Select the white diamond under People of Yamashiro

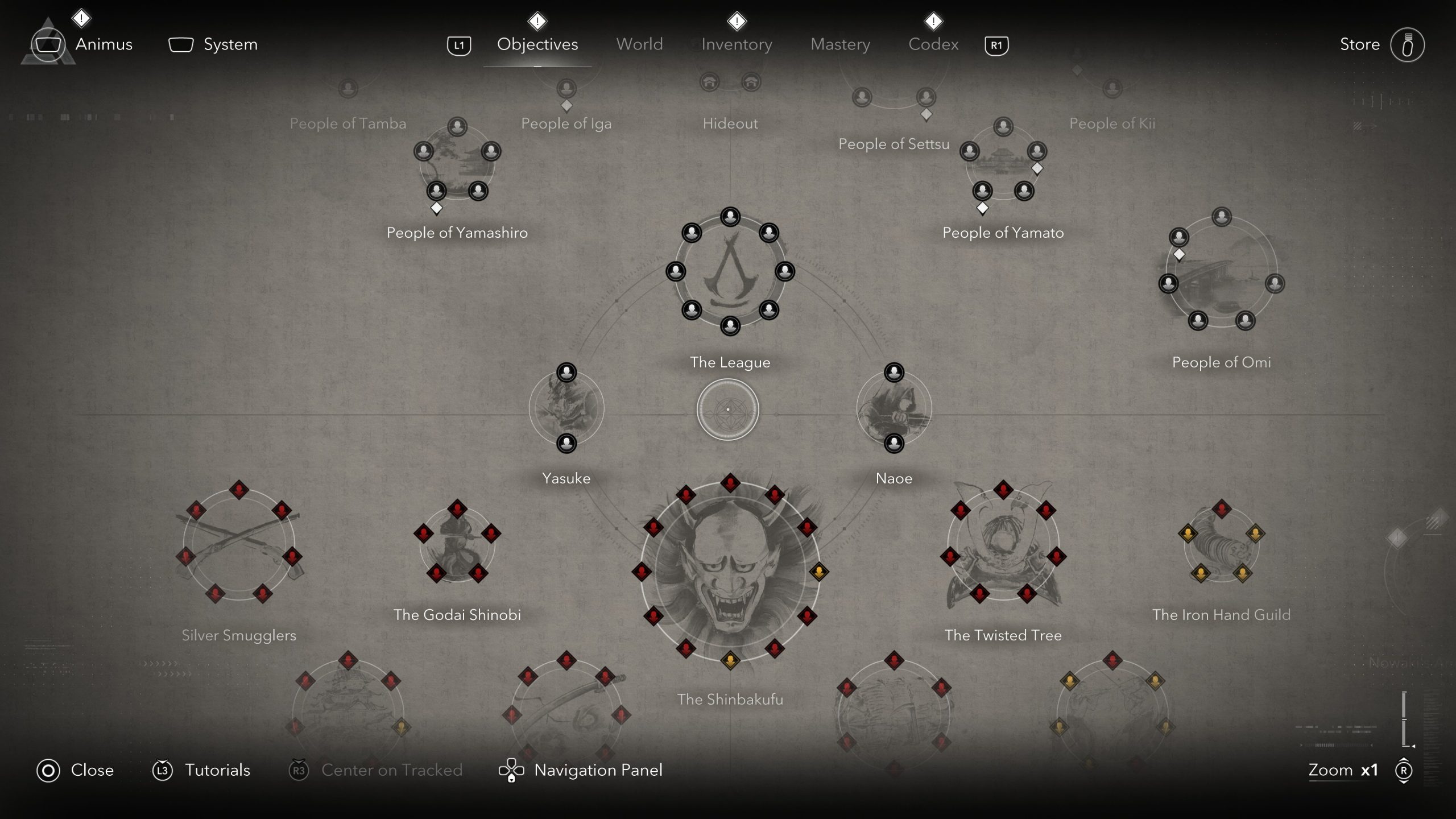click(x=436, y=209)
